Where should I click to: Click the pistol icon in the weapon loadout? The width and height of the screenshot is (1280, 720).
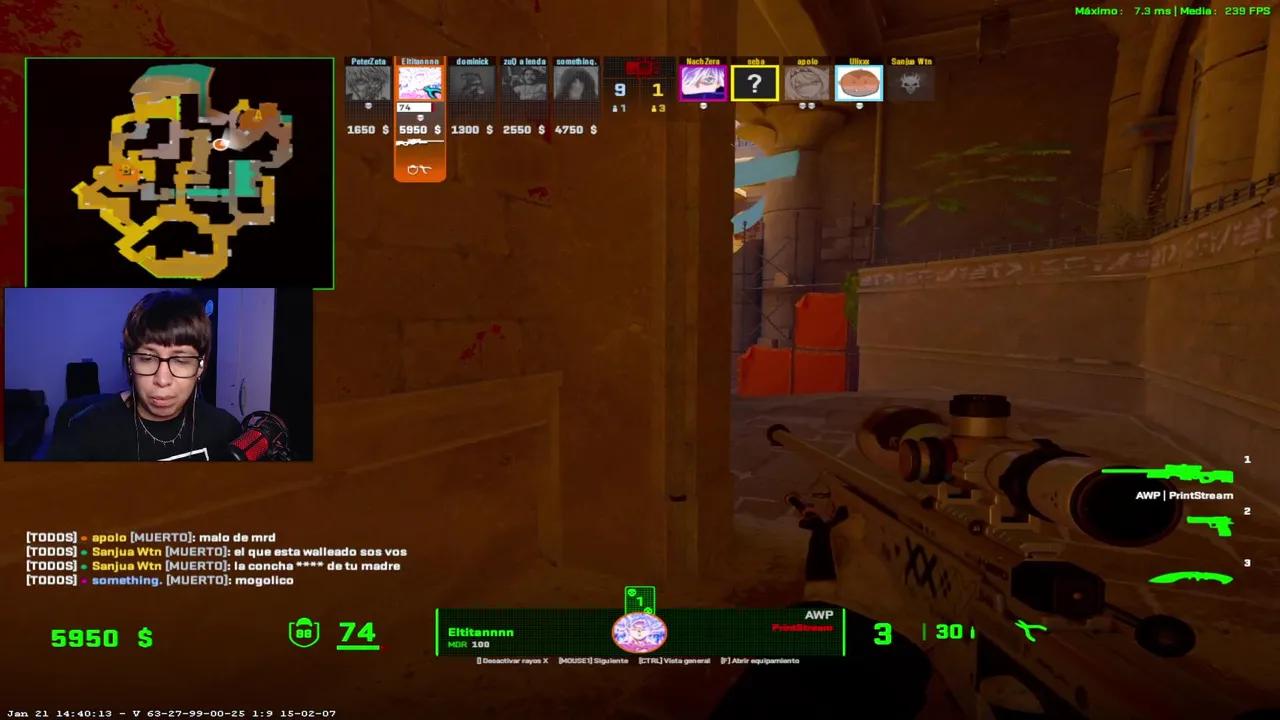1210,524
